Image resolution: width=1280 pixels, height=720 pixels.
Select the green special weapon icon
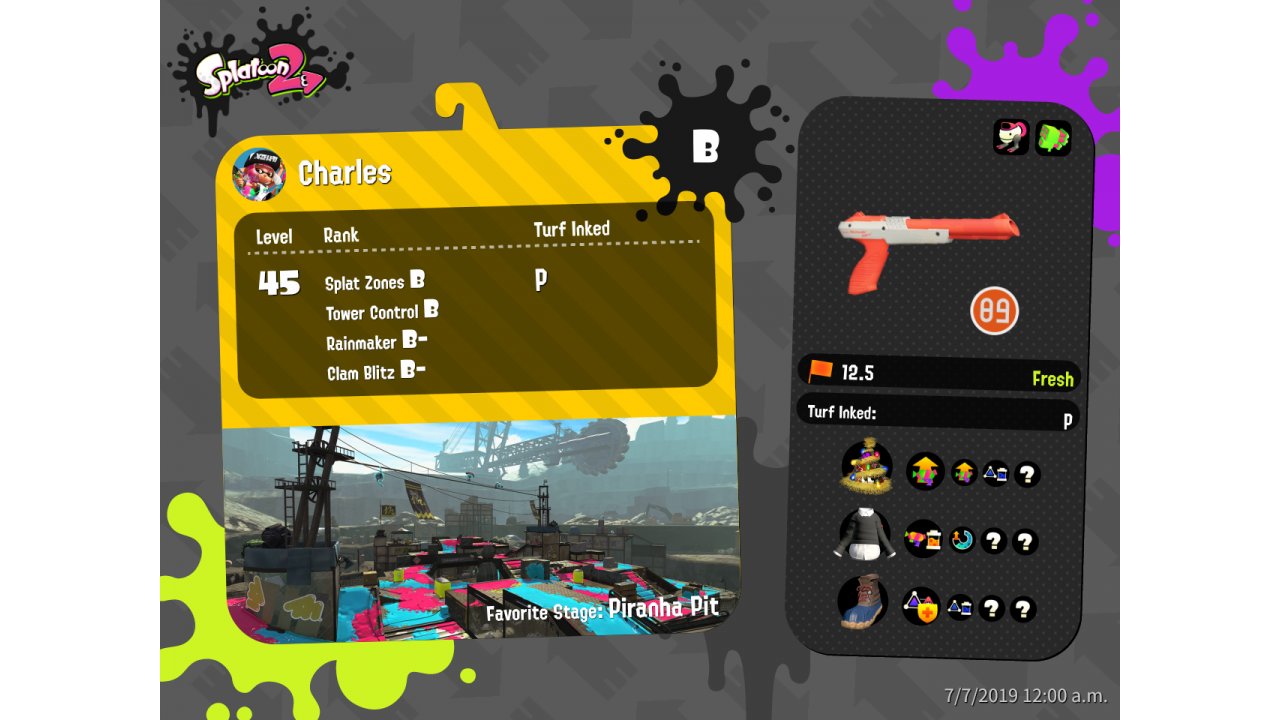pos(1053,138)
